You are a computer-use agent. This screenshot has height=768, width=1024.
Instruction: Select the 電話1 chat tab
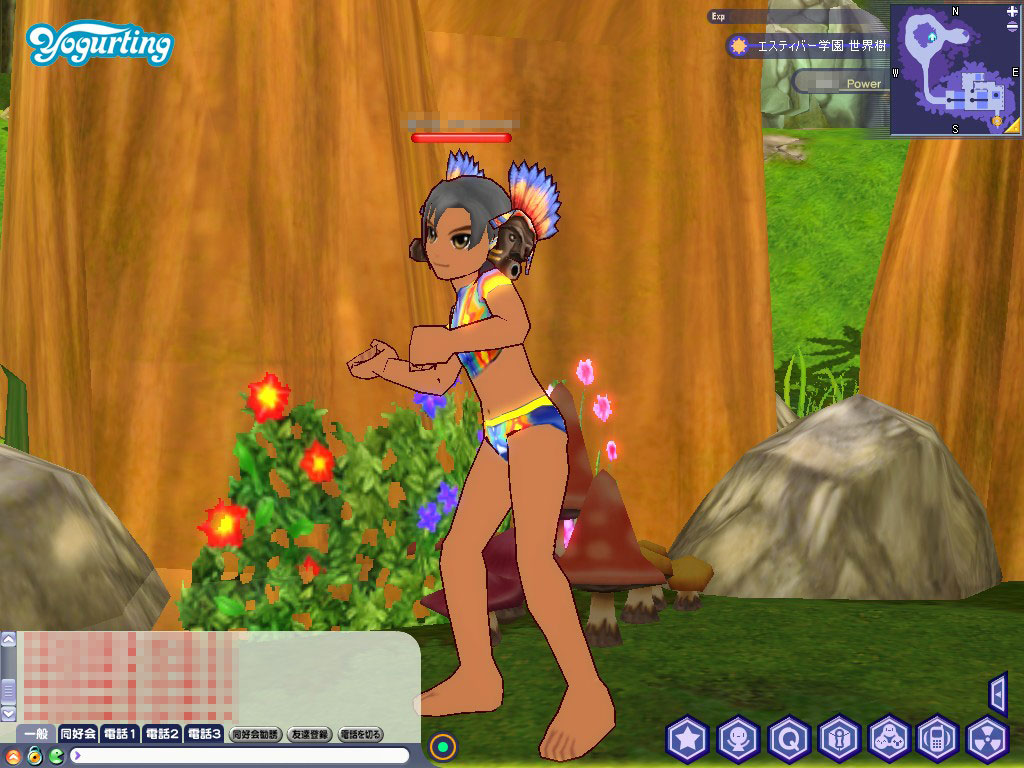[x=120, y=734]
